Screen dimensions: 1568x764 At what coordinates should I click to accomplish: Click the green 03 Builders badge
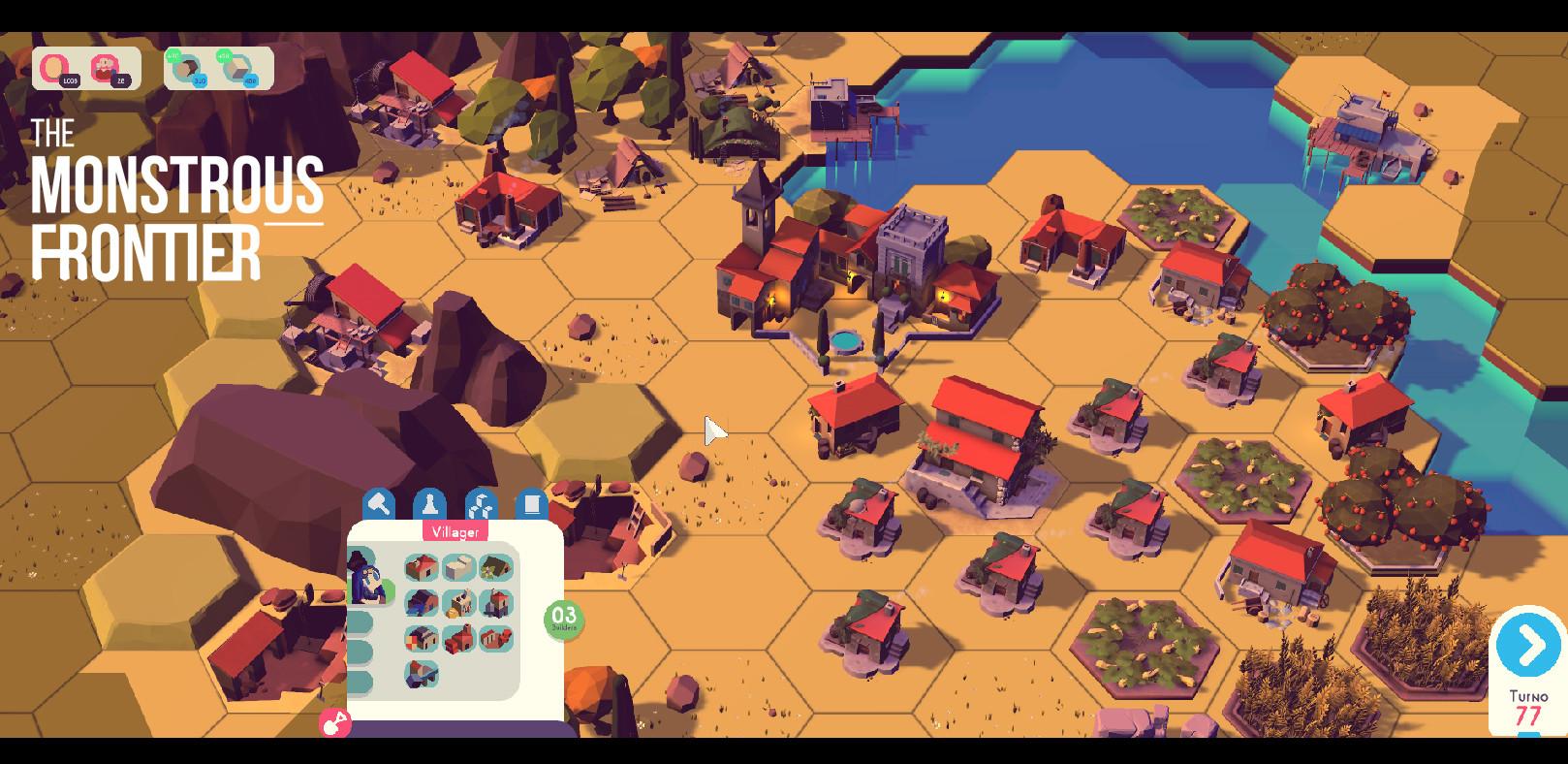pyautogui.click(x=563, y=618)
